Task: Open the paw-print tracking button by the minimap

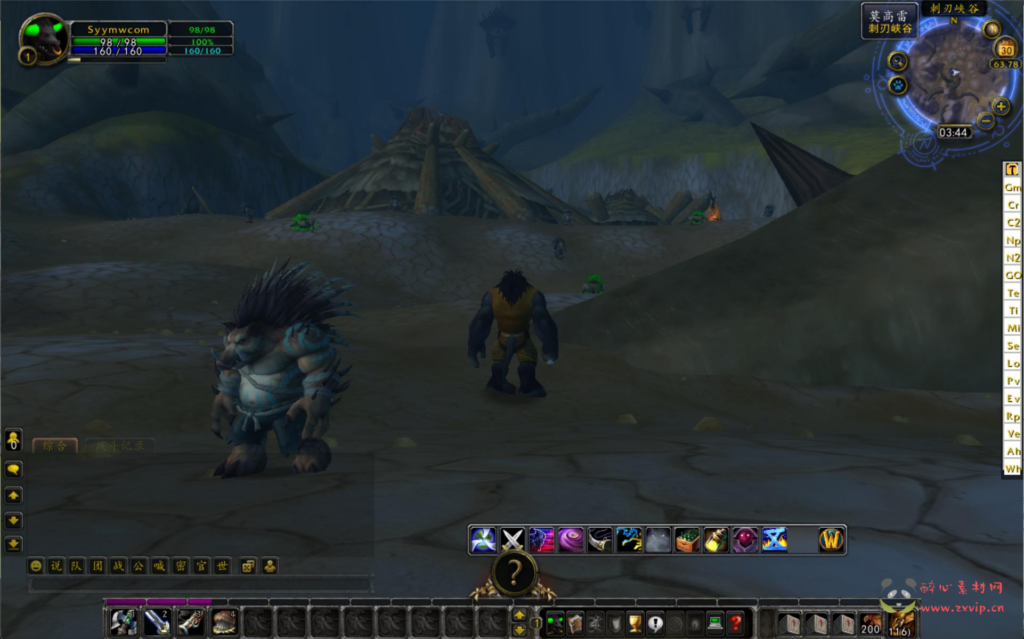Action: 896,86
